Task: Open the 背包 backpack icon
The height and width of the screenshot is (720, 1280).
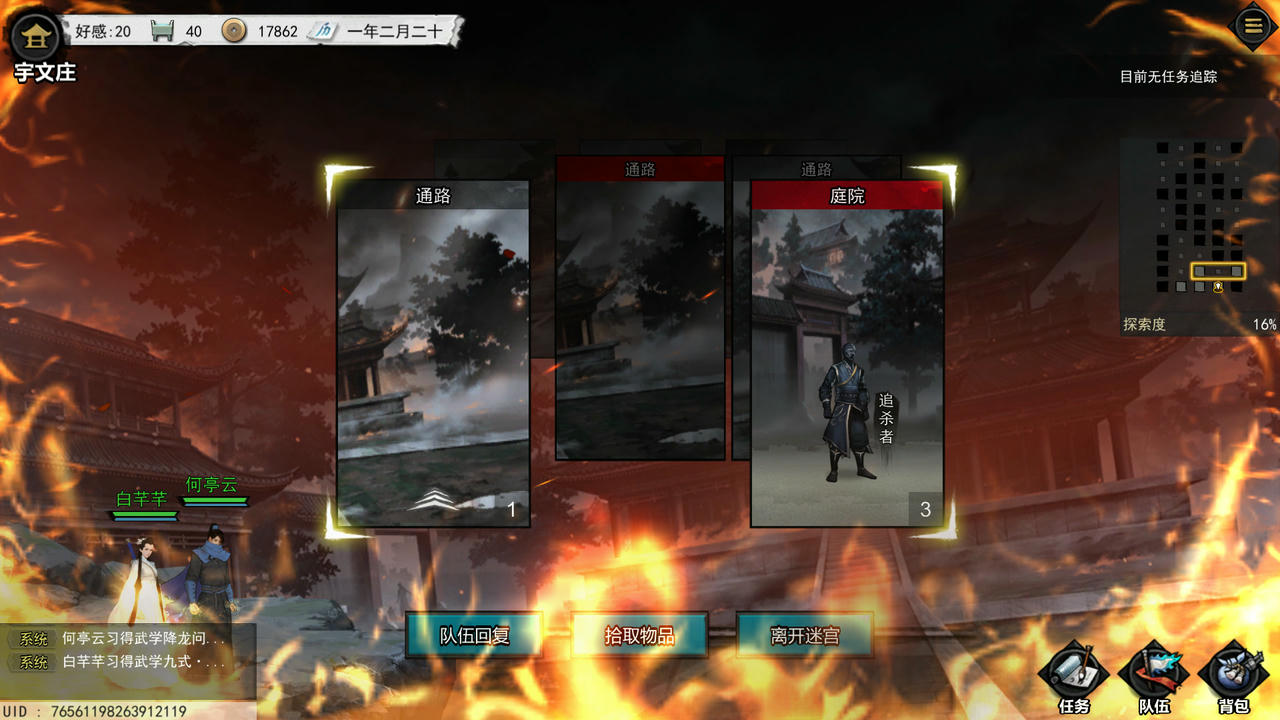Action: [x=1233, y=673]
